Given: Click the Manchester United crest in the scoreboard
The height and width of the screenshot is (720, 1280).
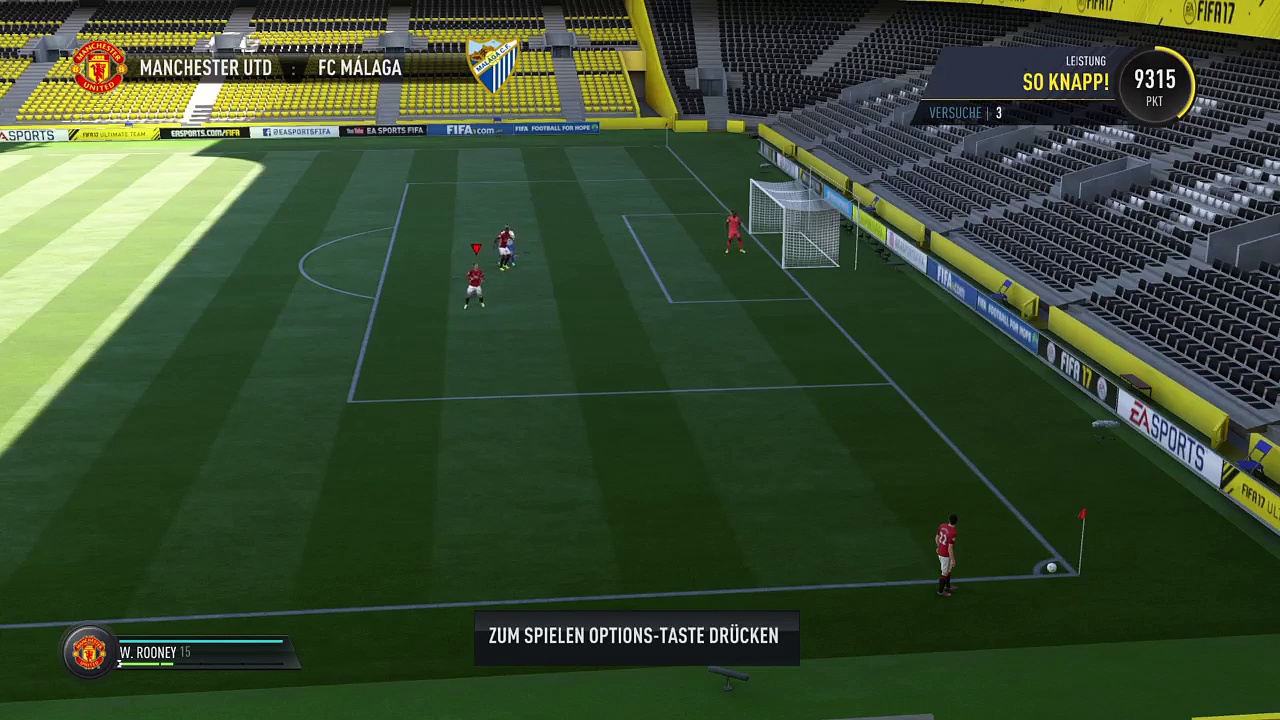Looking at the screenshot, I should pos(99,67).
